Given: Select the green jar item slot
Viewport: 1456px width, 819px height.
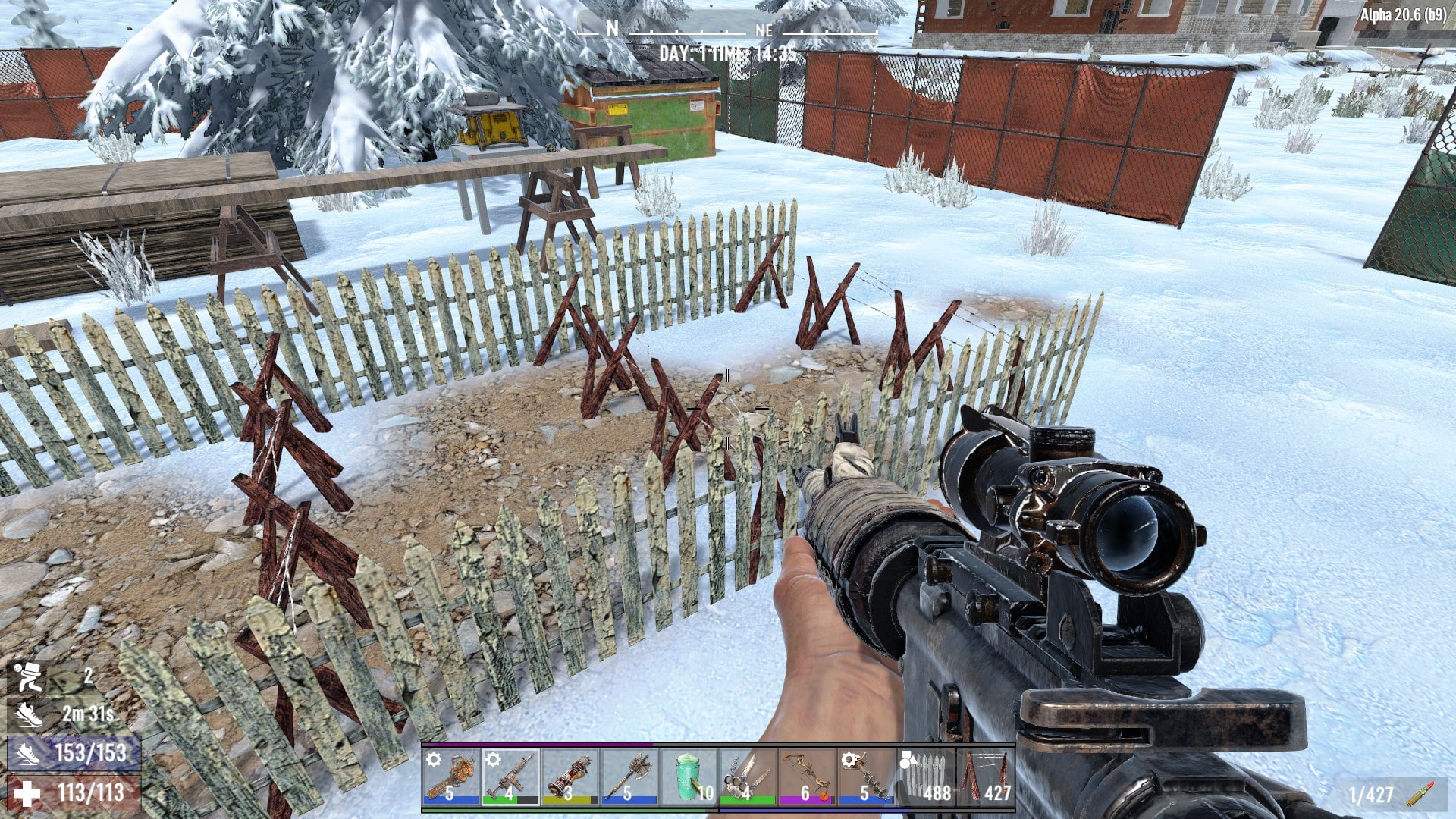Looking at the screenshot, I should pyautogui.click(x=688, y=777).
